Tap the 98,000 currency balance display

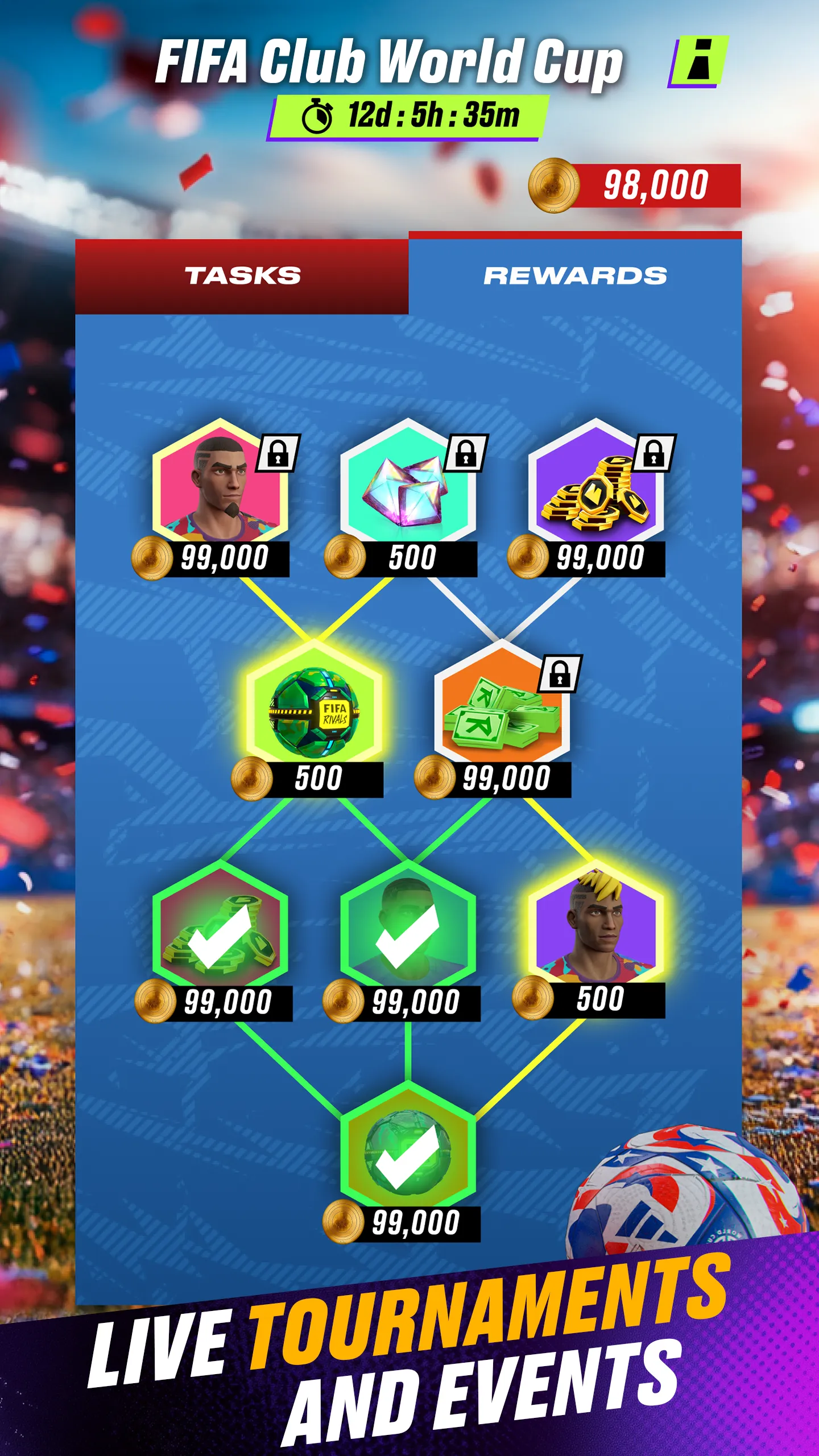click(654, 185)
